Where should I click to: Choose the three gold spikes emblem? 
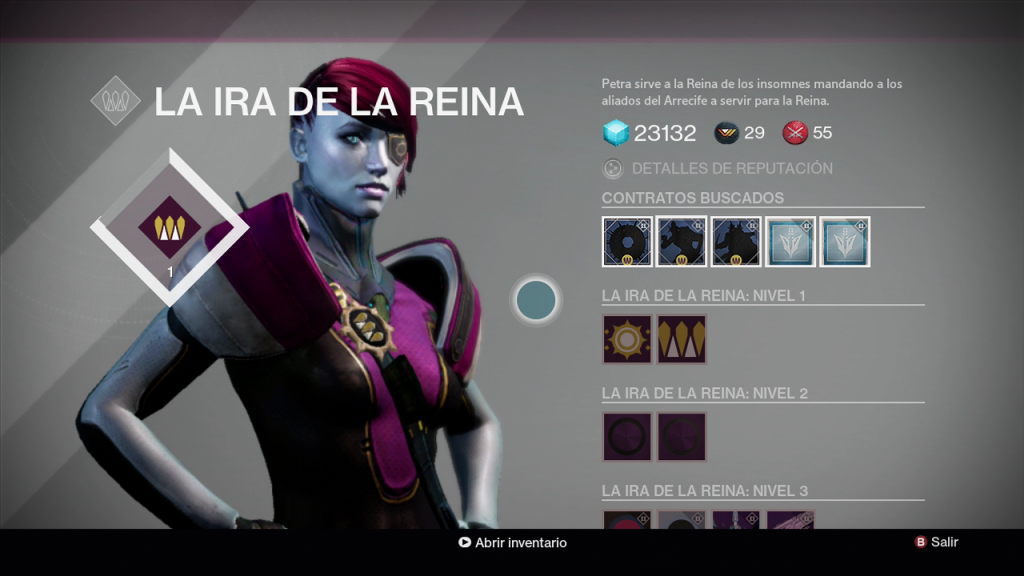tap(682, 339)
